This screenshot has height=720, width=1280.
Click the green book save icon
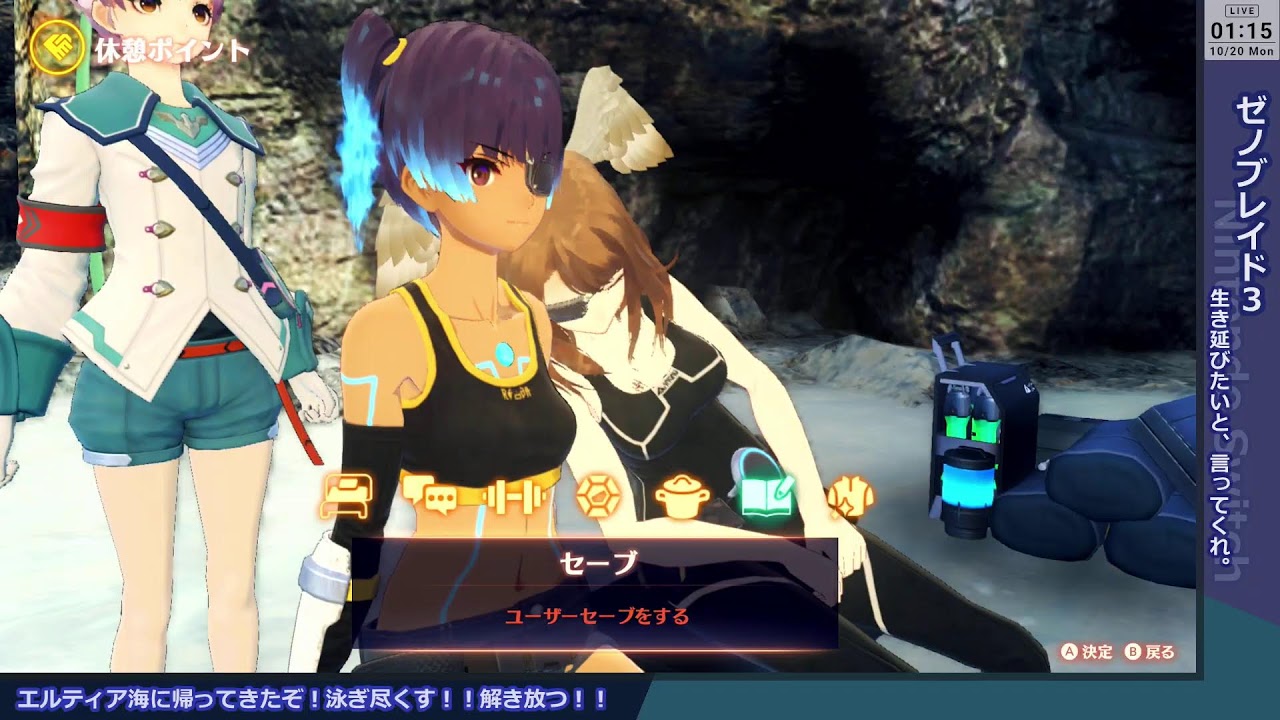click(x=766, y=493)
